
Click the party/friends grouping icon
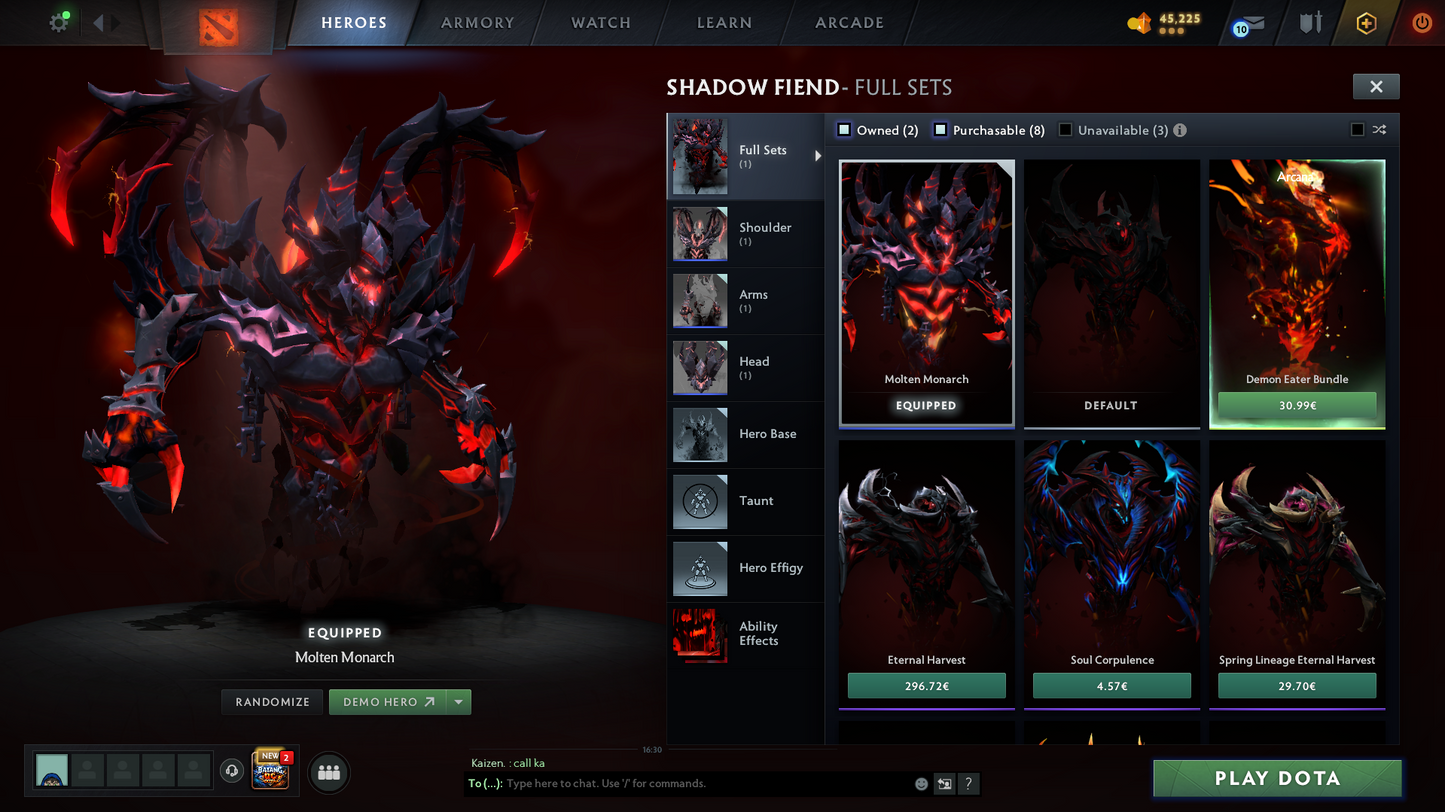point(329,770)
